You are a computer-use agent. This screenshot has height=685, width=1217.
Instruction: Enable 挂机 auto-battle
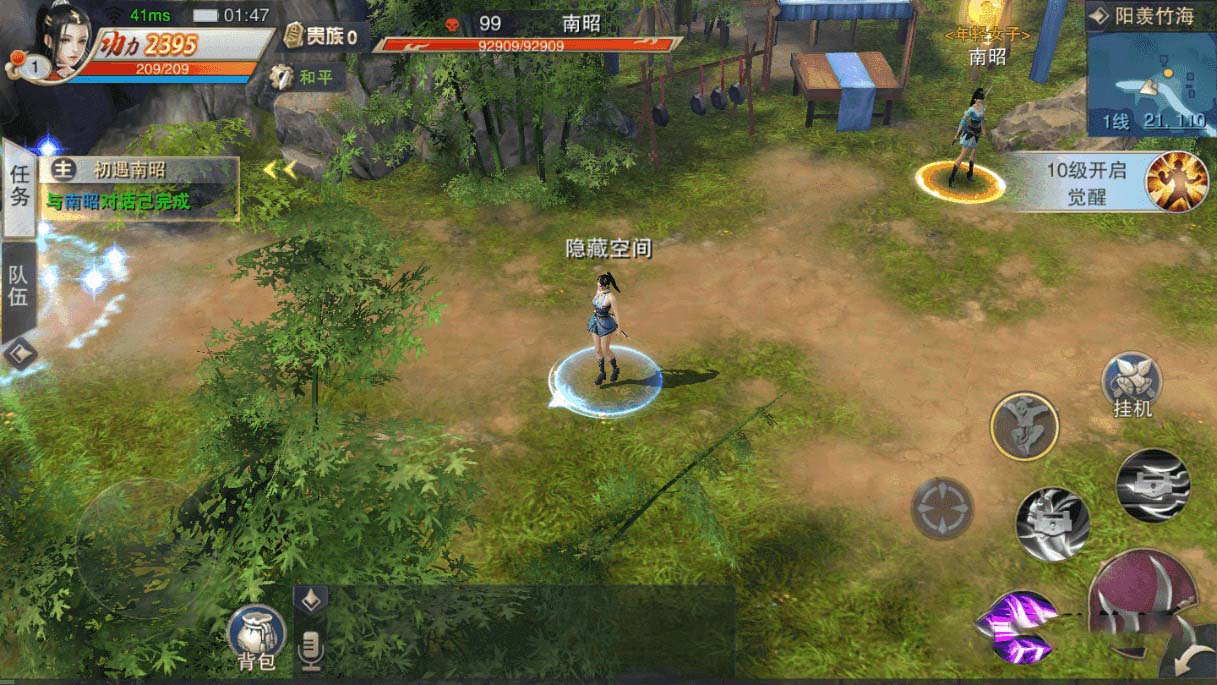click(1131, 383)
